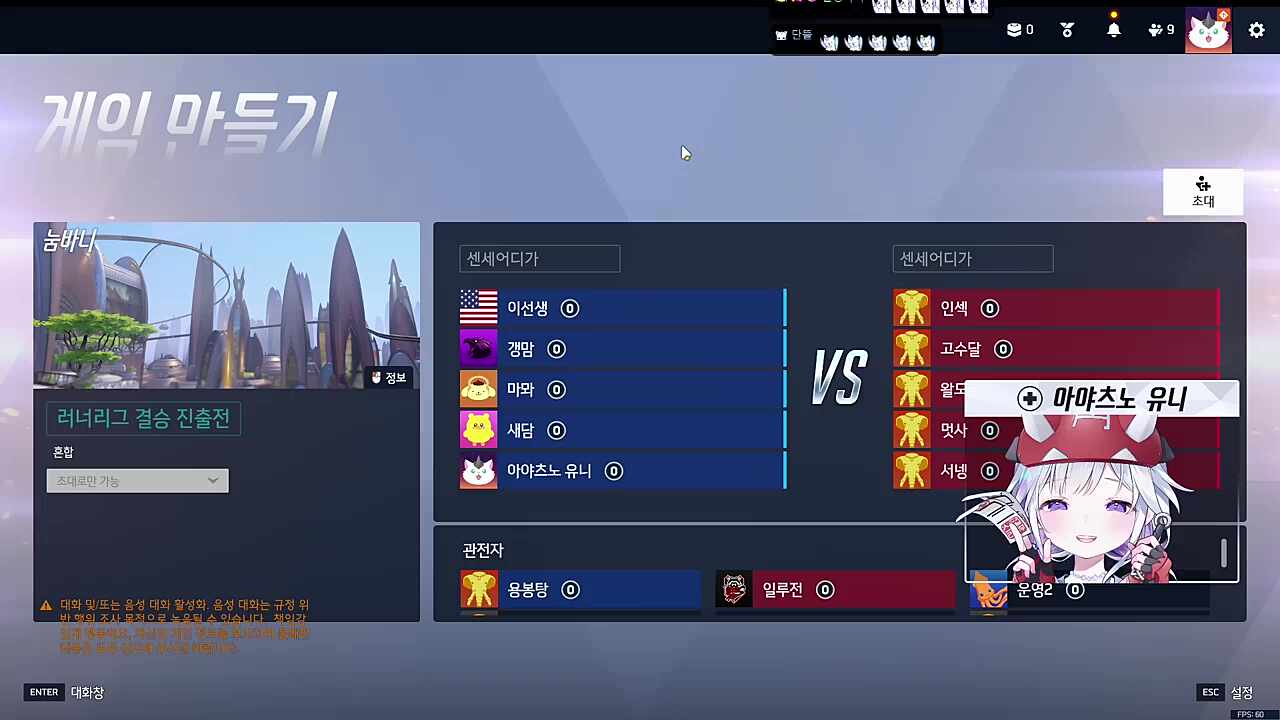Click the 초대 invite button

(1202, 192)
